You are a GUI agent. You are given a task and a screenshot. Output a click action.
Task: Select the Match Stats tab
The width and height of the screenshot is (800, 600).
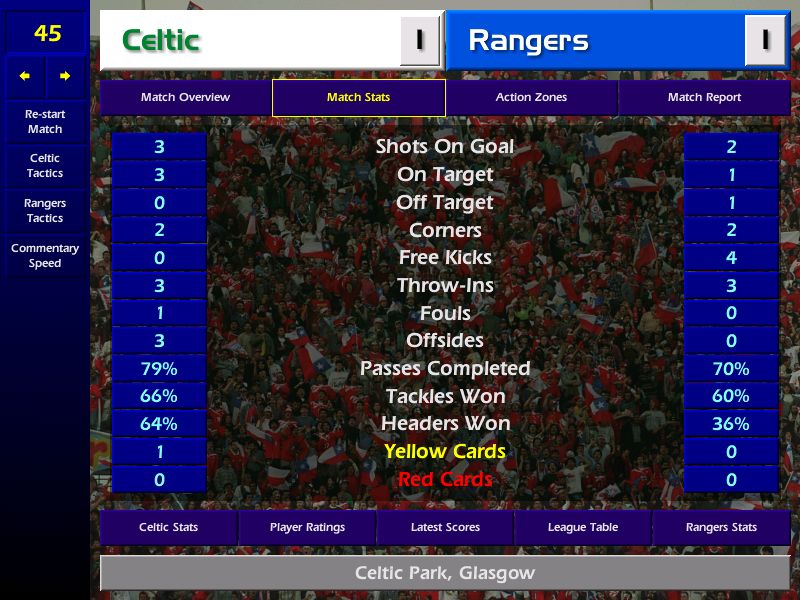click(358, 97)
